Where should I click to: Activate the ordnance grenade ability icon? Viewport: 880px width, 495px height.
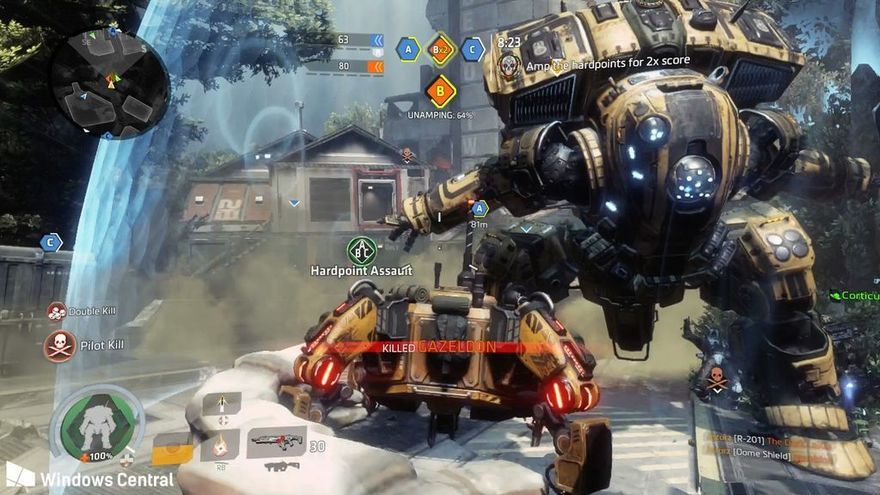pos(221,444)
